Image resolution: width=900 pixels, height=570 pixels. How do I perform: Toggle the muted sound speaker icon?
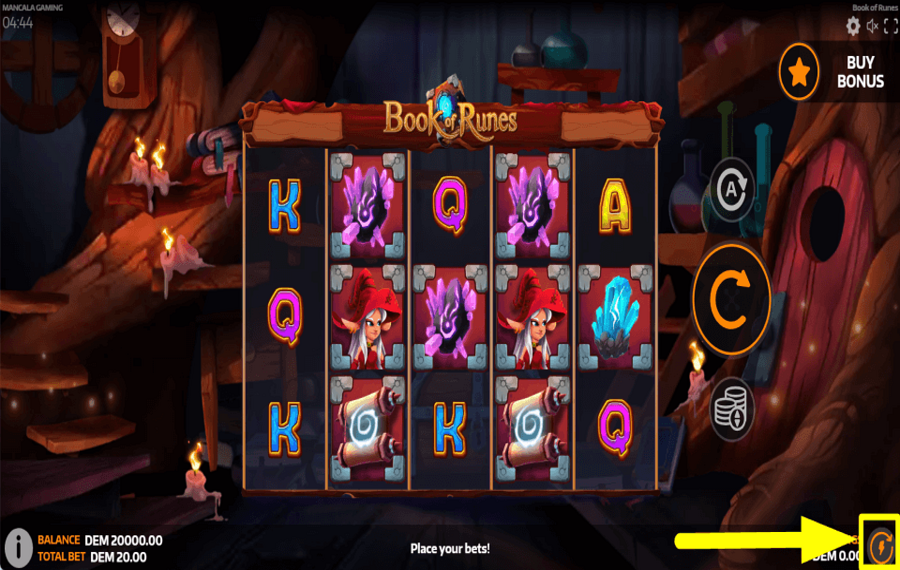(x=873, y=26)
